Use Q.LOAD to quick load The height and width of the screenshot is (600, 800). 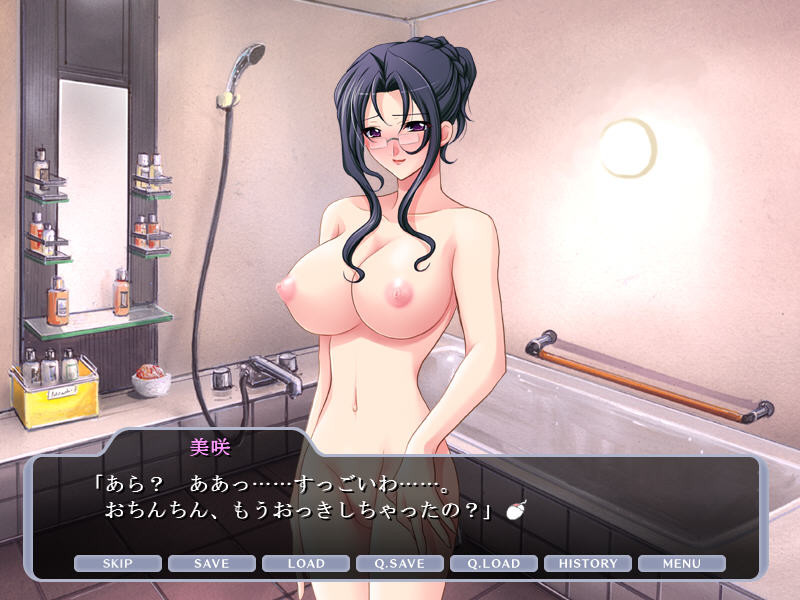point(494,564)
